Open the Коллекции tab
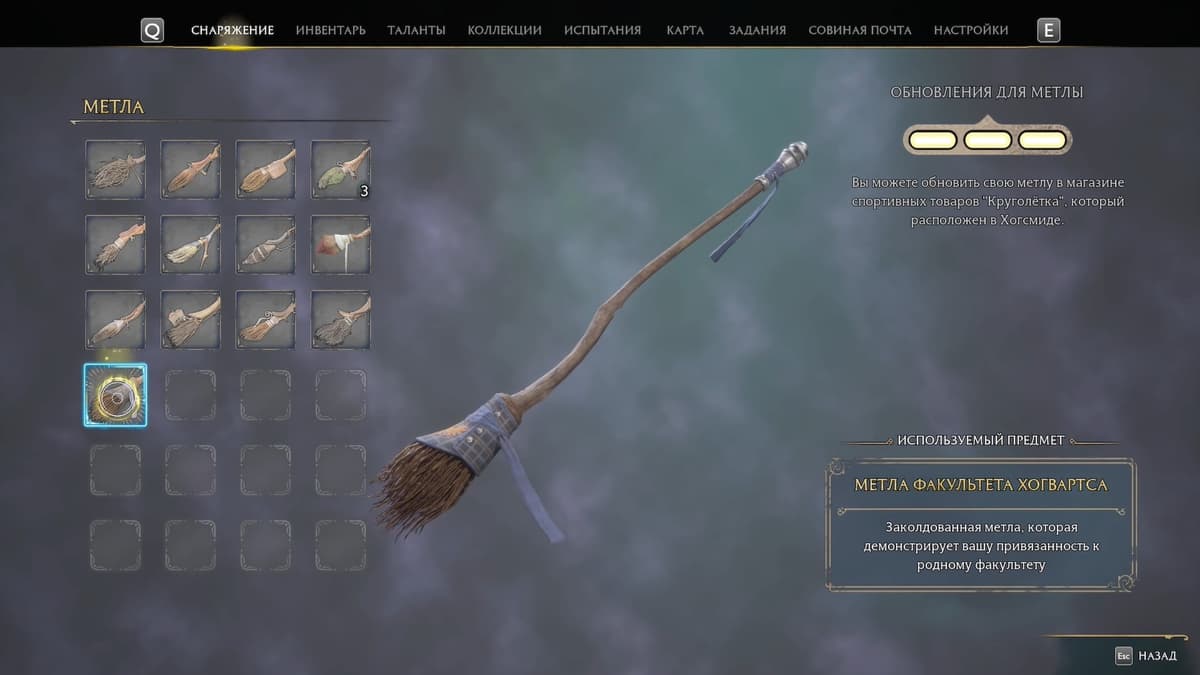This screenshot has height=675, width=1200. click(x=504, y=30)
